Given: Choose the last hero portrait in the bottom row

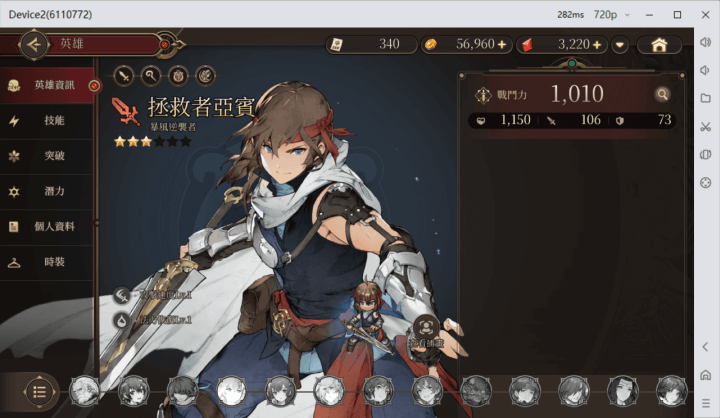Looking at the screenshot, I should tap(671, 390).
